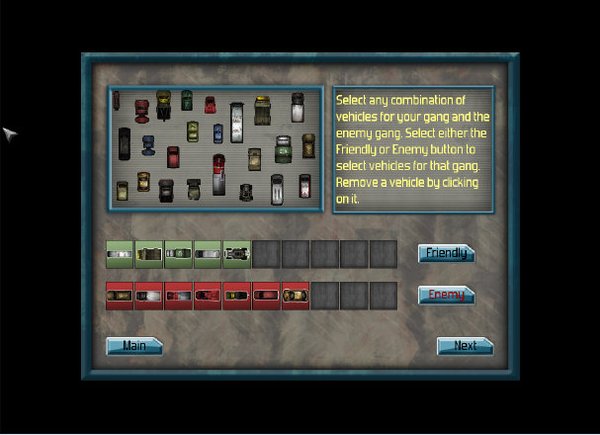Remove the black hot rod from the friendly row
Screen dimensions: 600x435
(237, 255)
